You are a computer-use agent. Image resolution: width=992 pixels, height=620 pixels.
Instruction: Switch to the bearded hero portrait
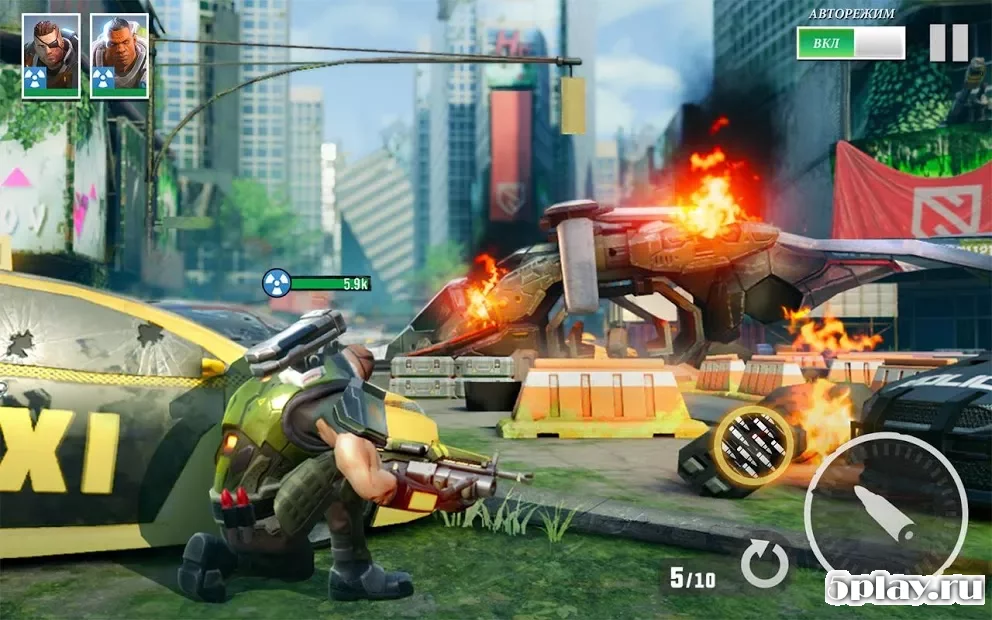119,56
